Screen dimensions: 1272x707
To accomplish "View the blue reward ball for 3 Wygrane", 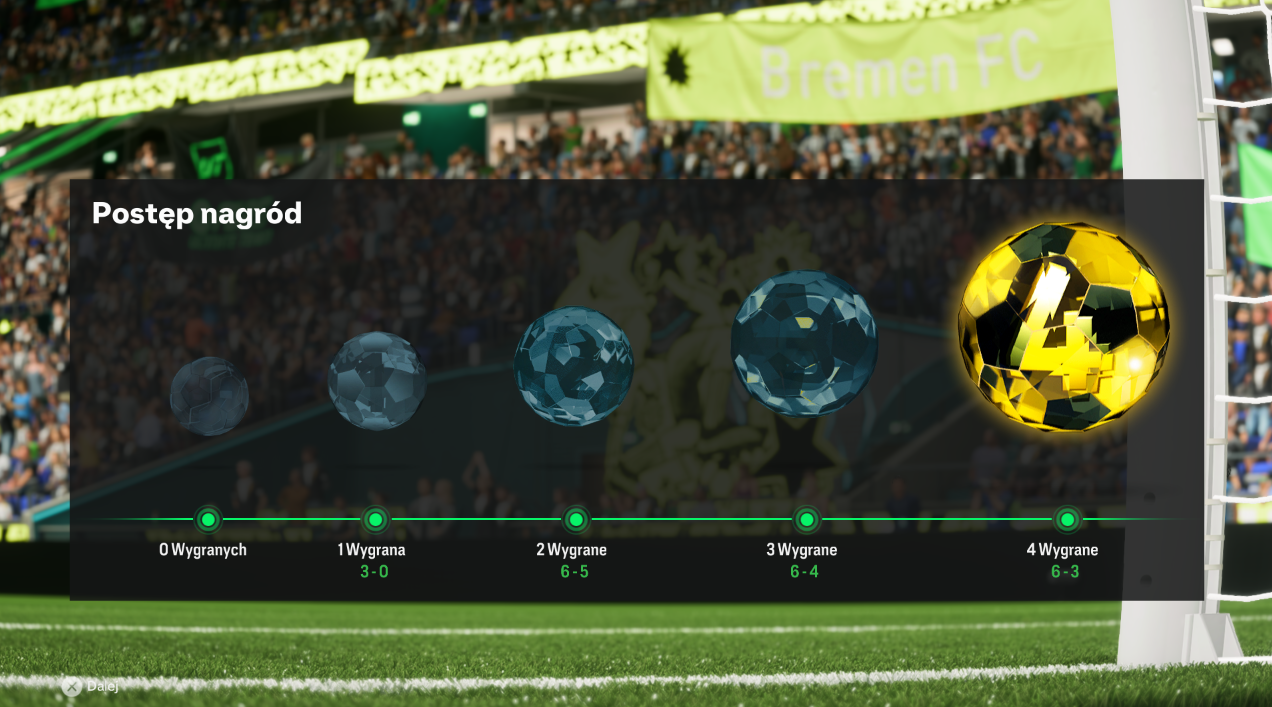I will [x=804, y=343].
